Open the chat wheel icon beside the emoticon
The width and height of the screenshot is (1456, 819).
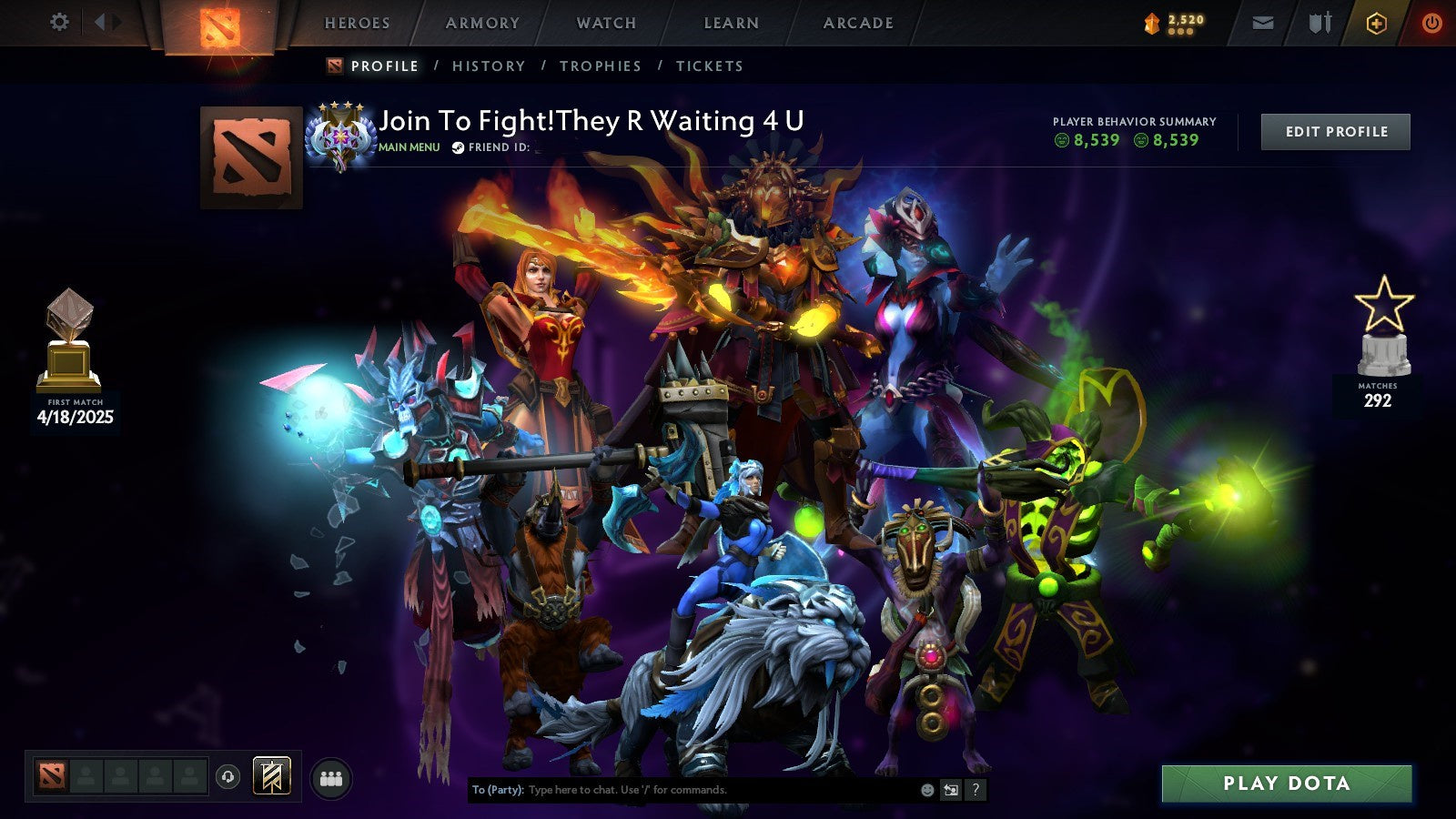tap(952, 788)
